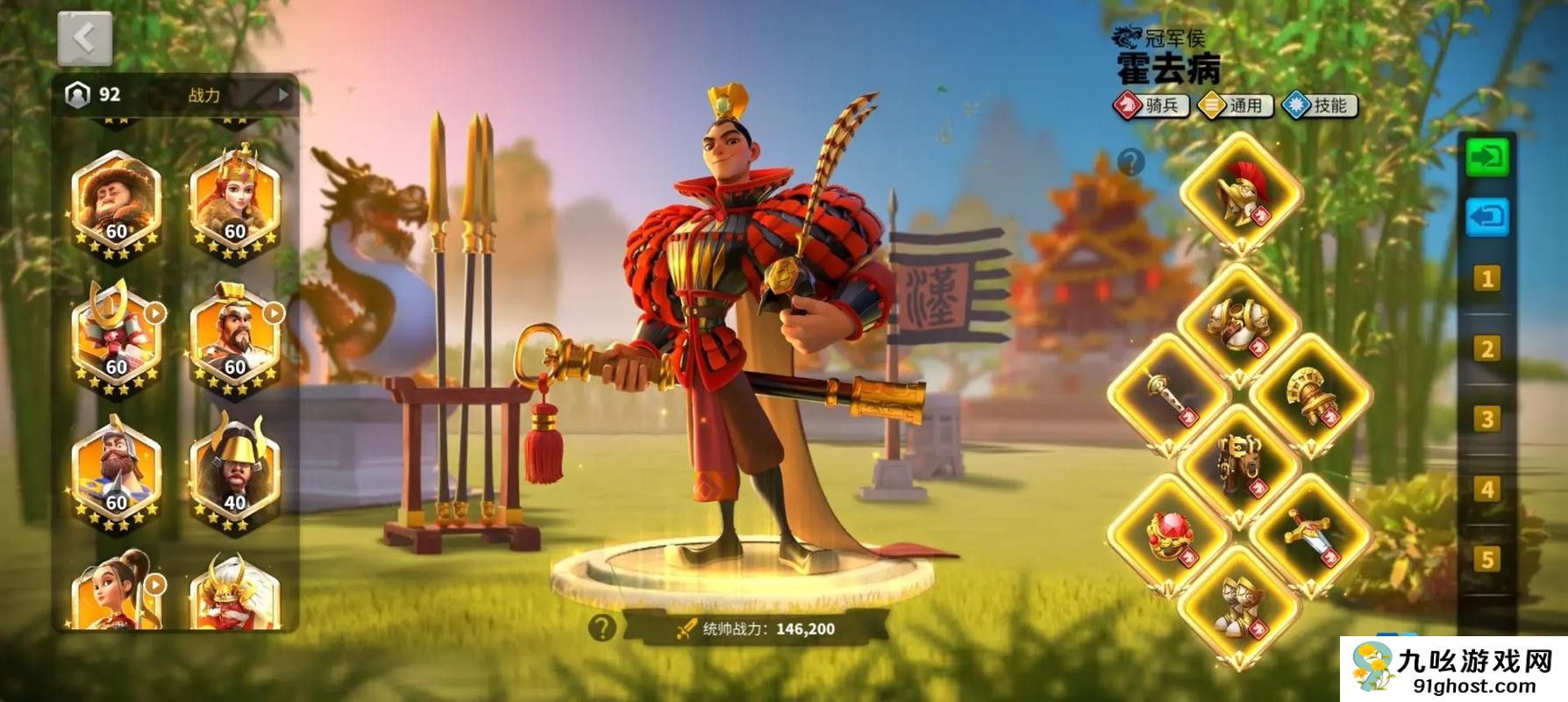Switch to equipment preset 1

1486,279
